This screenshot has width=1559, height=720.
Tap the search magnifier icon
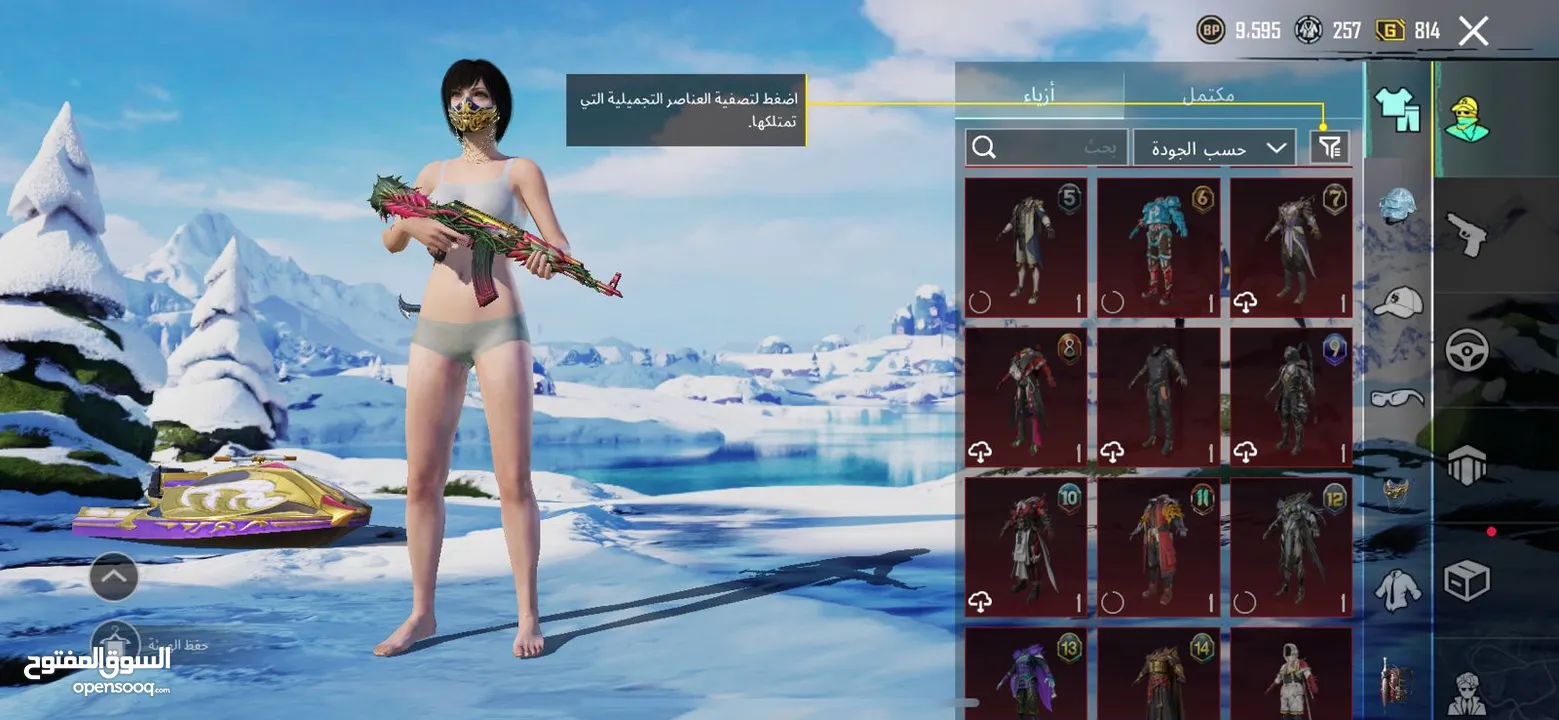coord(983,146)
